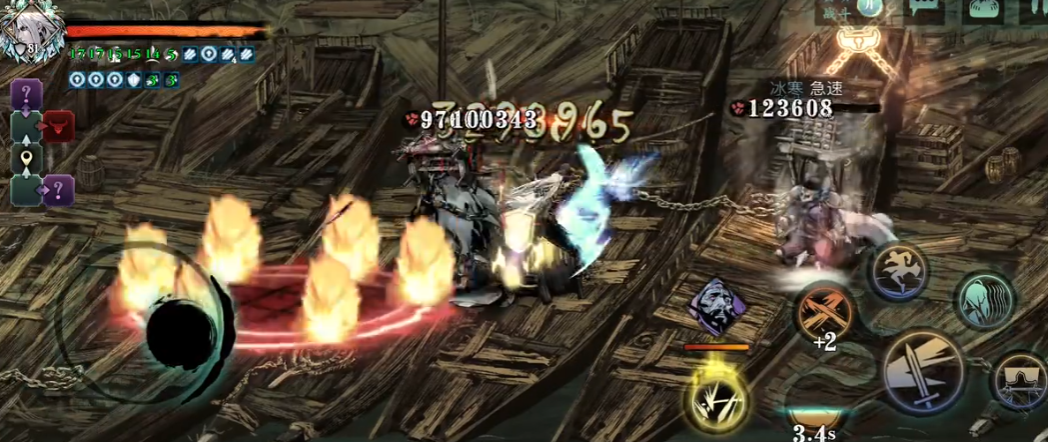Use the leaping dash skill
The height and width of the screenshot is (442, 1048).
coord(897,272)
